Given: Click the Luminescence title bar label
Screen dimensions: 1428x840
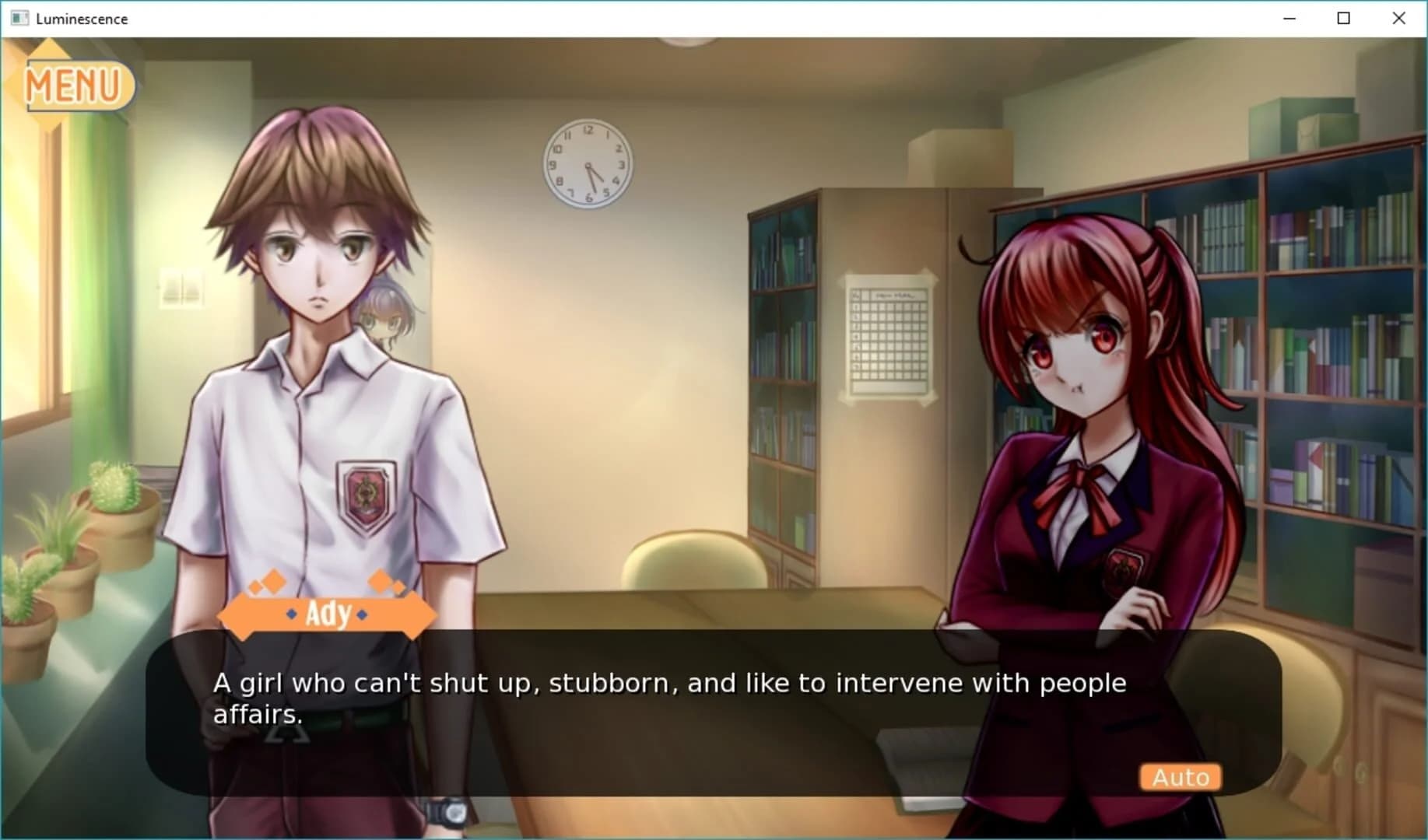Looking at the screenshot, I should click(81, 18).
